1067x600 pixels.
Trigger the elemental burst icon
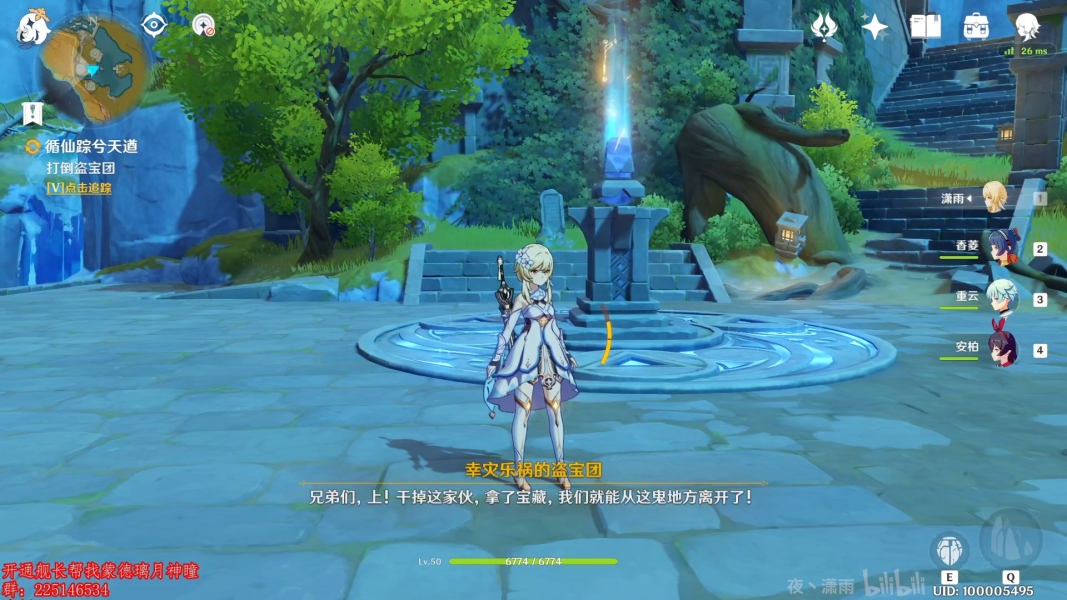point(1010,540)
